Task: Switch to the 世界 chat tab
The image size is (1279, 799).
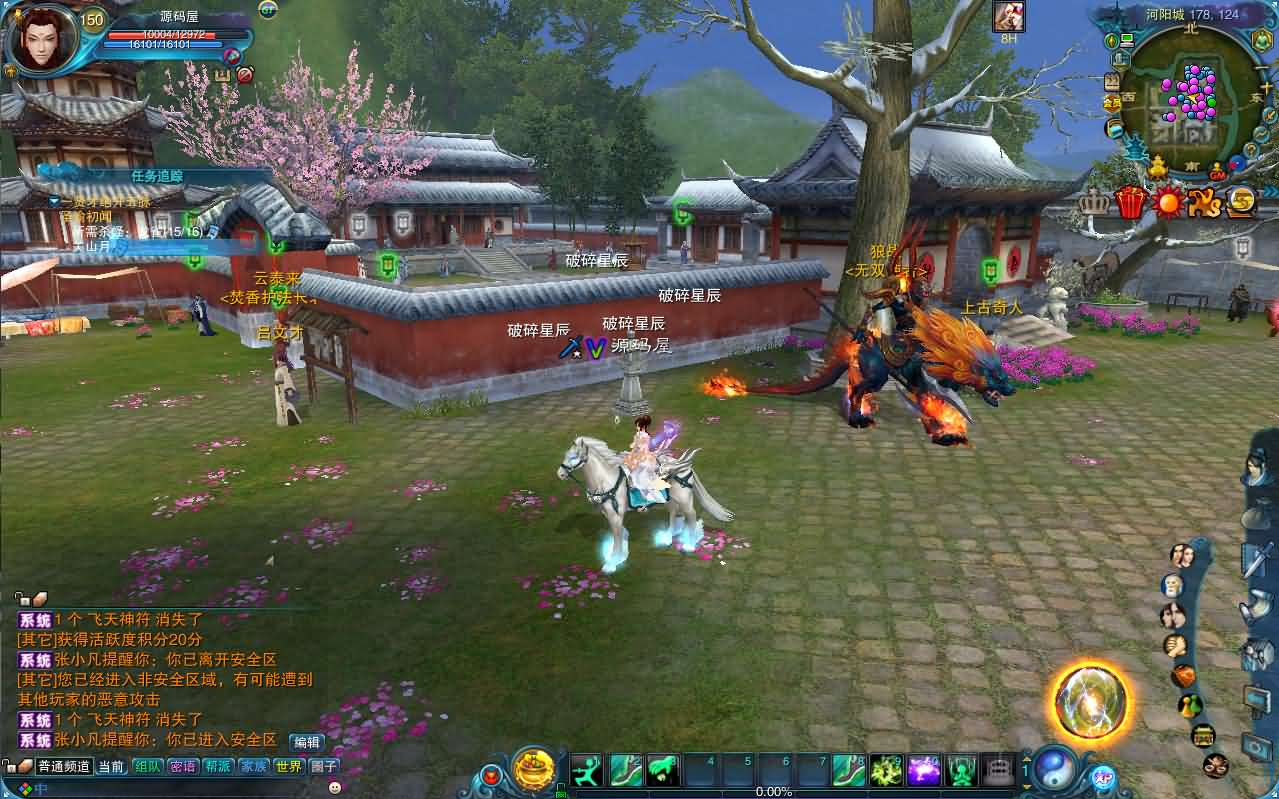Action: [288, 767]
